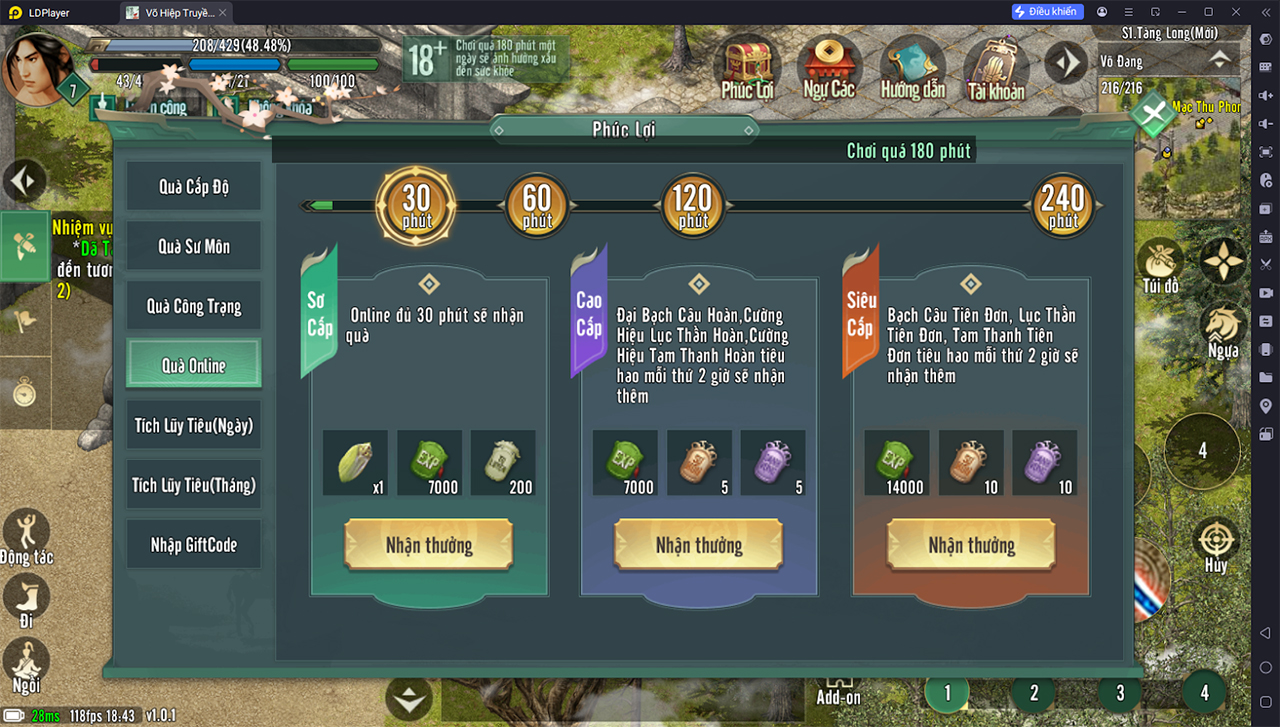
Task: Click the Ngựa mount icon
Action: [1222, 331]
